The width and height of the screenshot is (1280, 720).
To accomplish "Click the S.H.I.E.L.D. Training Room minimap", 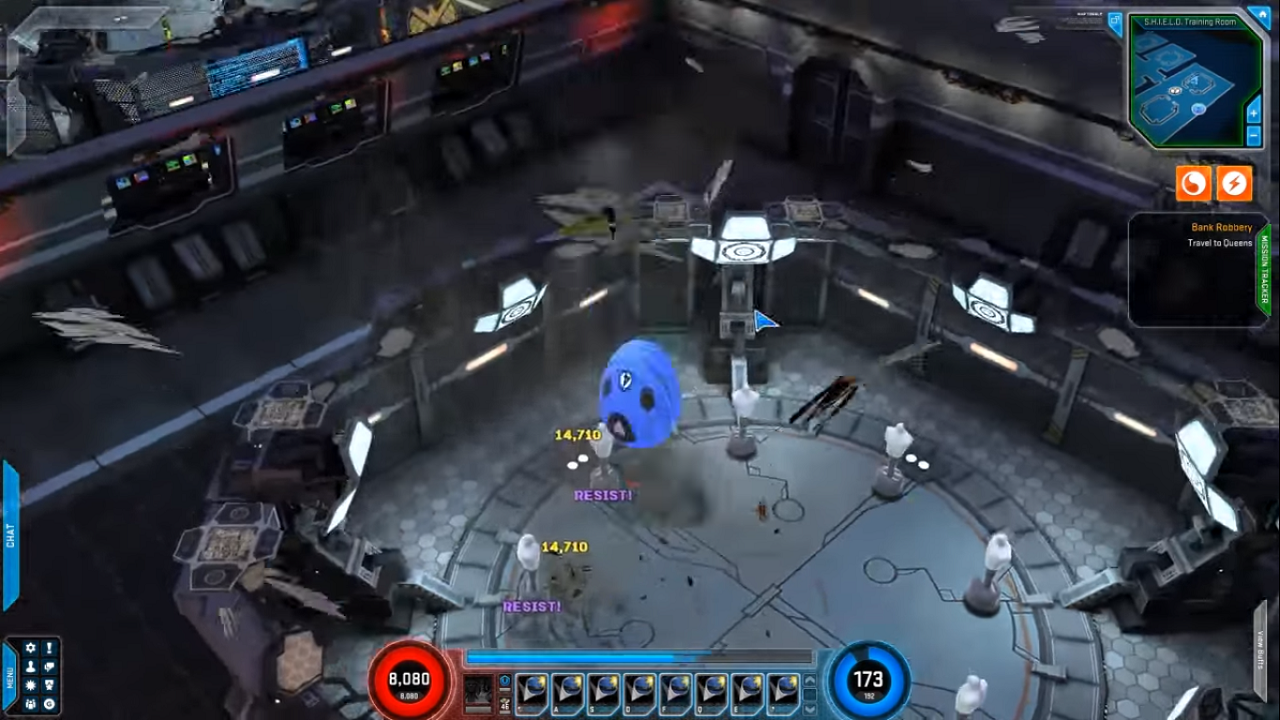I will (x=1190, y=85).
